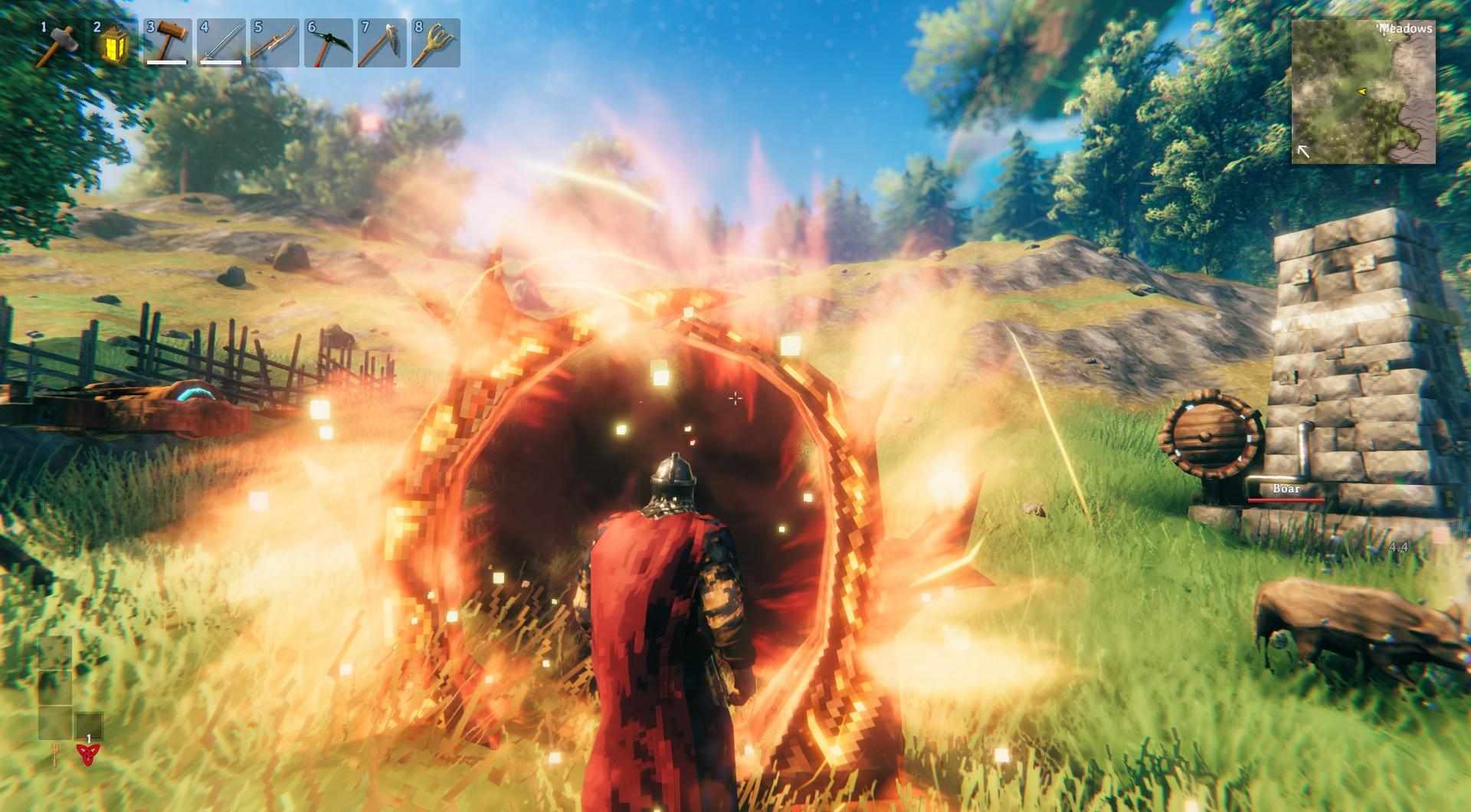This screenshot has width=1471, height=812.
Task: Select the dark pickaxe in slot 6
Action: 329,44
